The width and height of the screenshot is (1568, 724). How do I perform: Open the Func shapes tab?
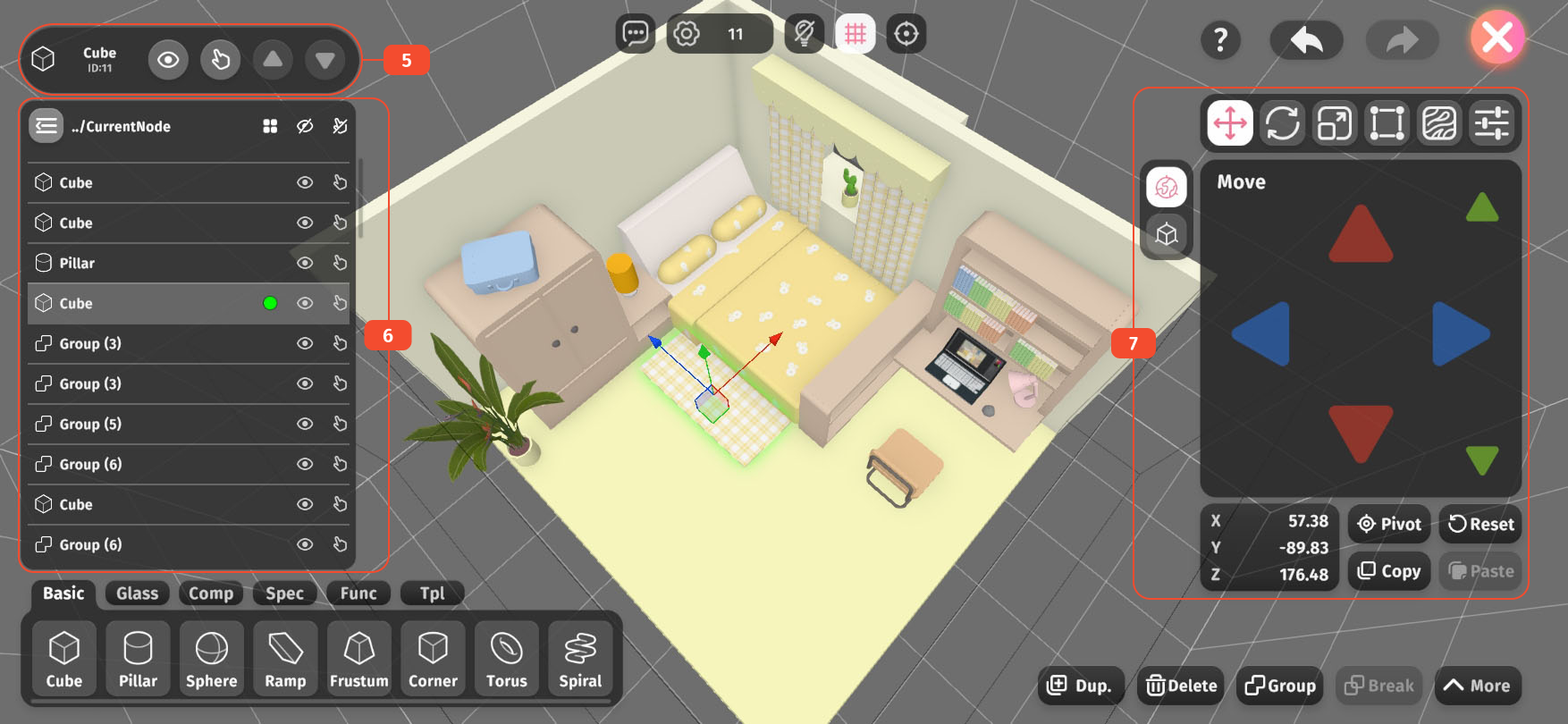358,594
